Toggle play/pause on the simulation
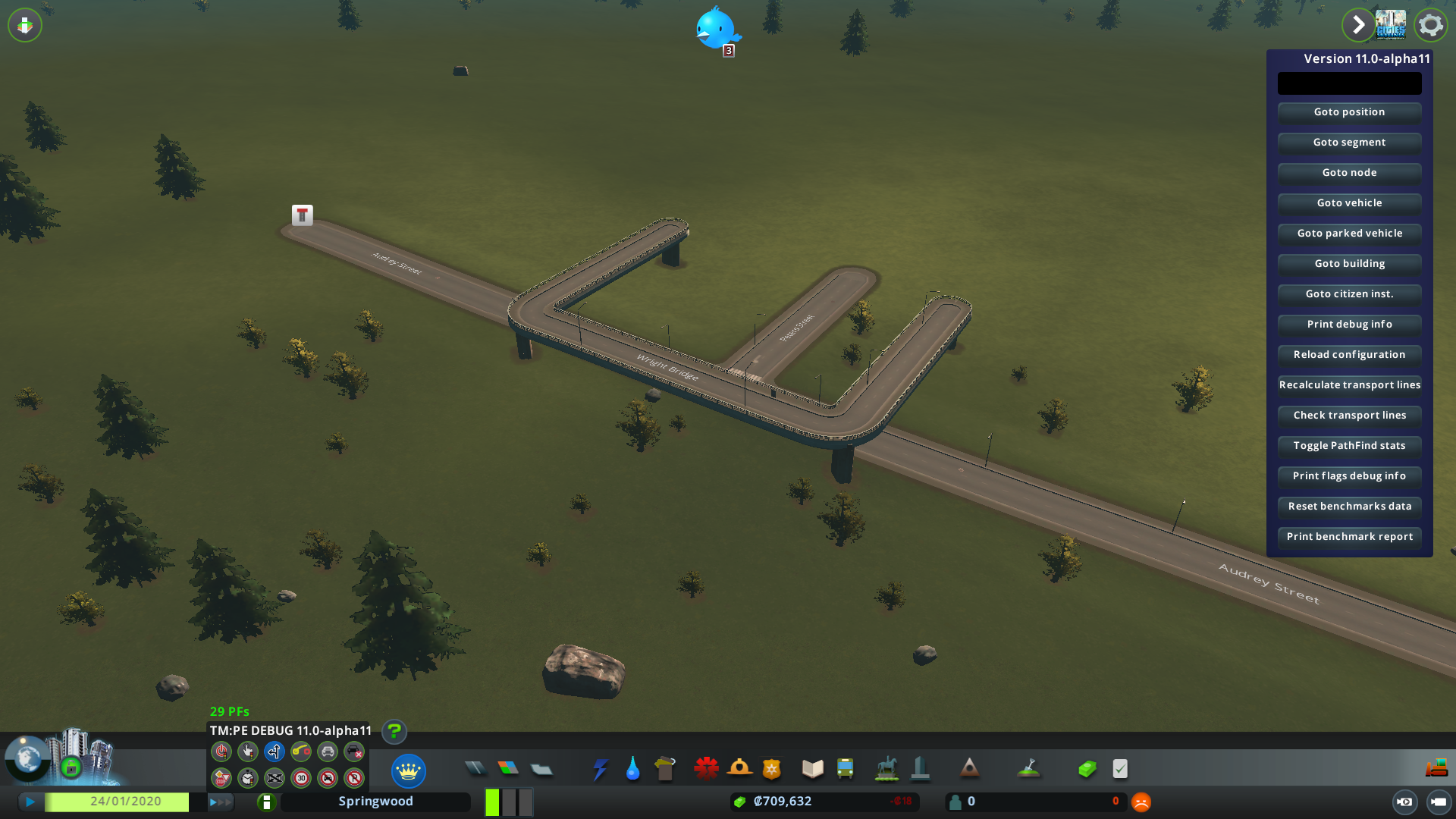 (x=30, y=801)
